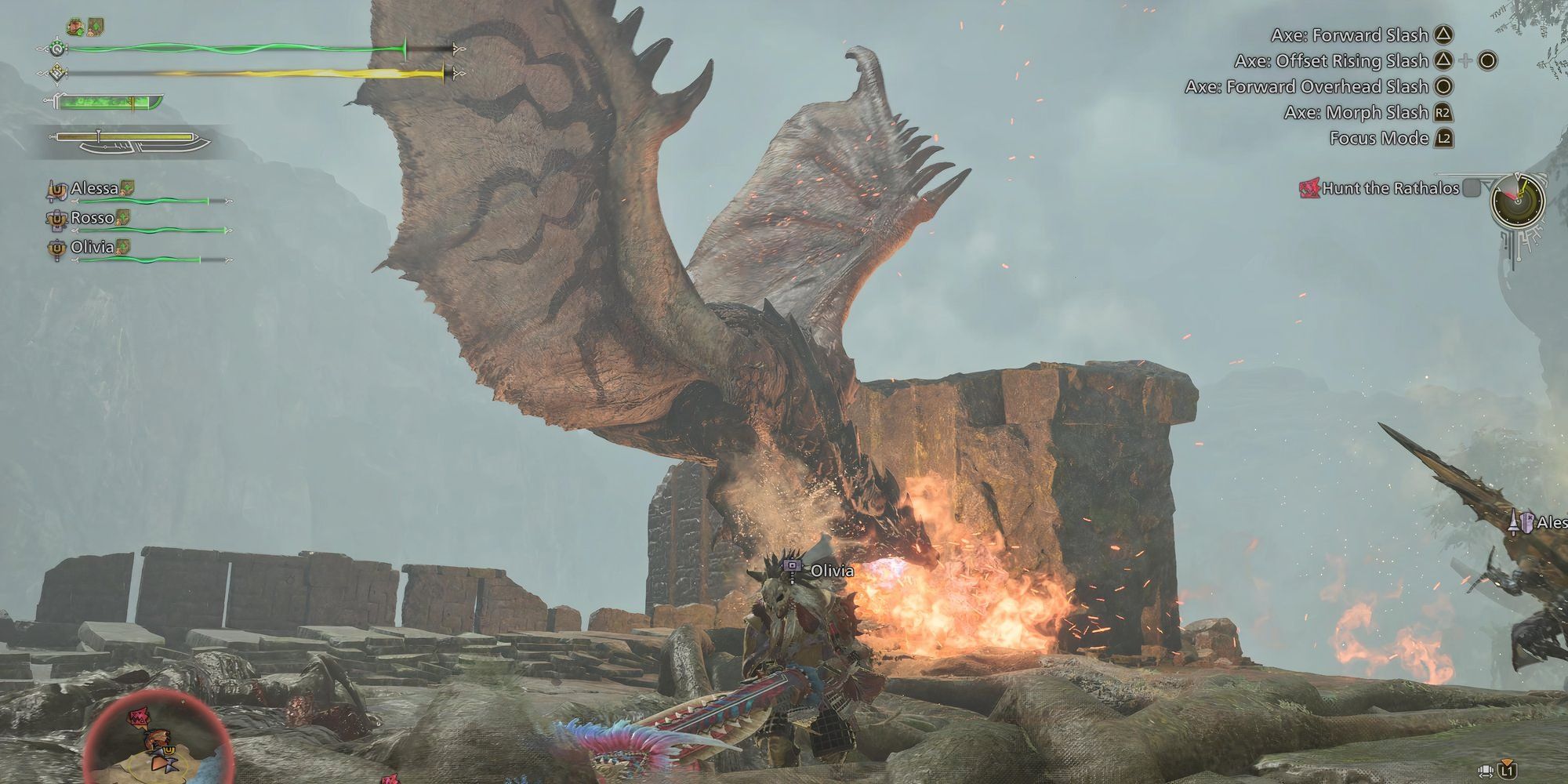Select Rosso in the party list

click(92, 218)
